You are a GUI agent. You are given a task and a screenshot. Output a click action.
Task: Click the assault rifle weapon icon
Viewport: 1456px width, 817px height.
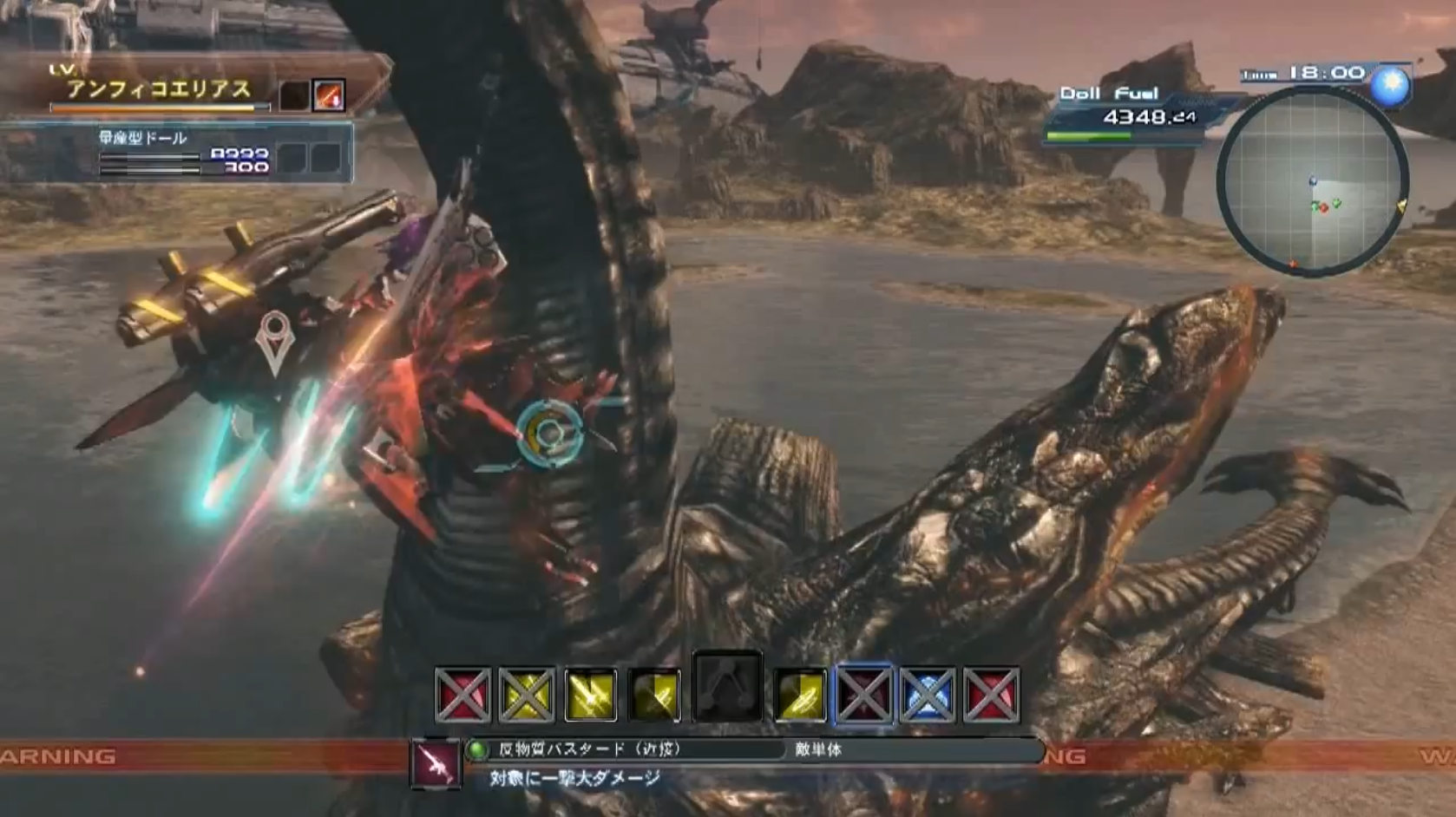pos(436,763)
